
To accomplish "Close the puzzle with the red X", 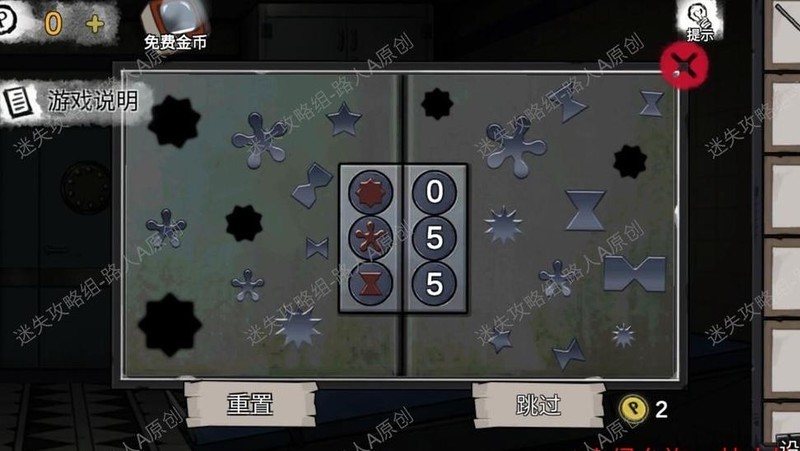I will pyautogui.click(x=685, y=65).
